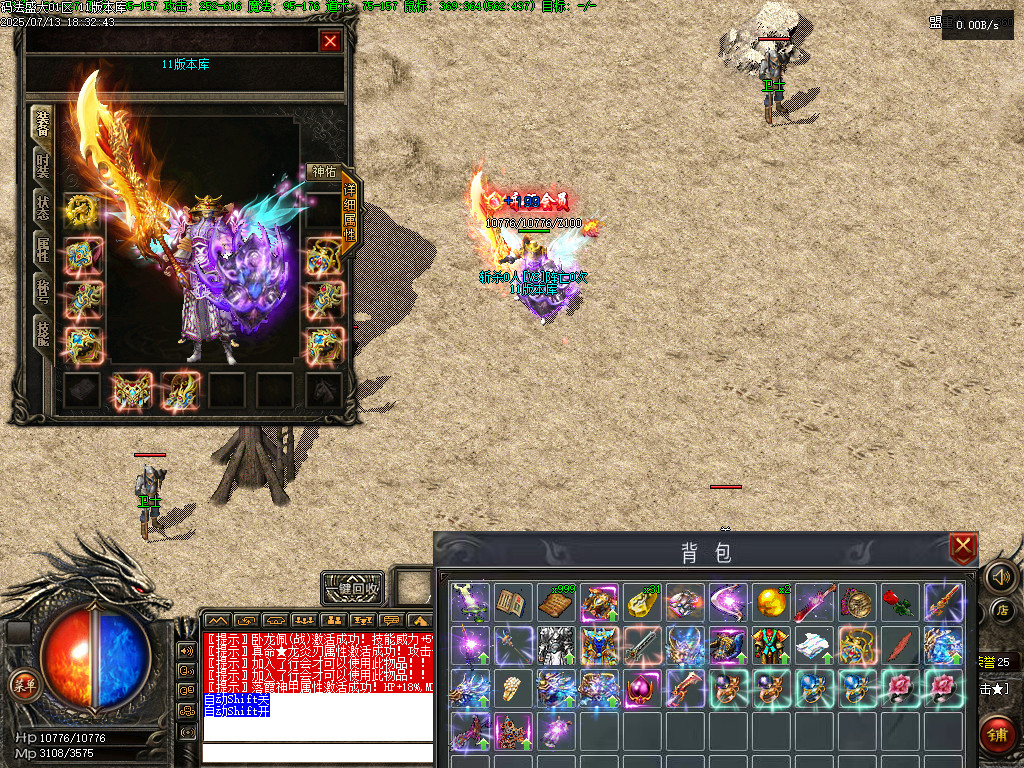Open the 菜单 menu button

point(22,685)
